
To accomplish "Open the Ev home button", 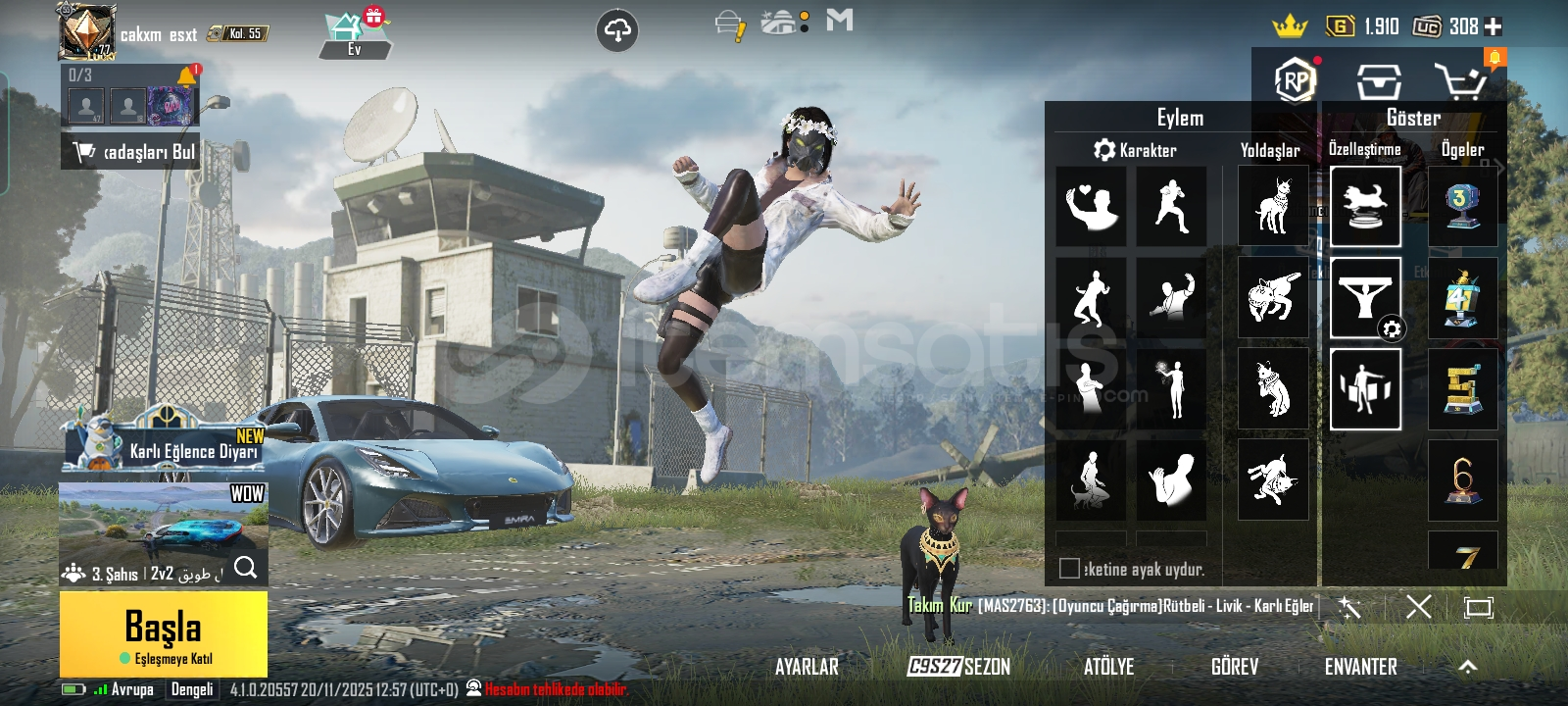I will point(354,35).
